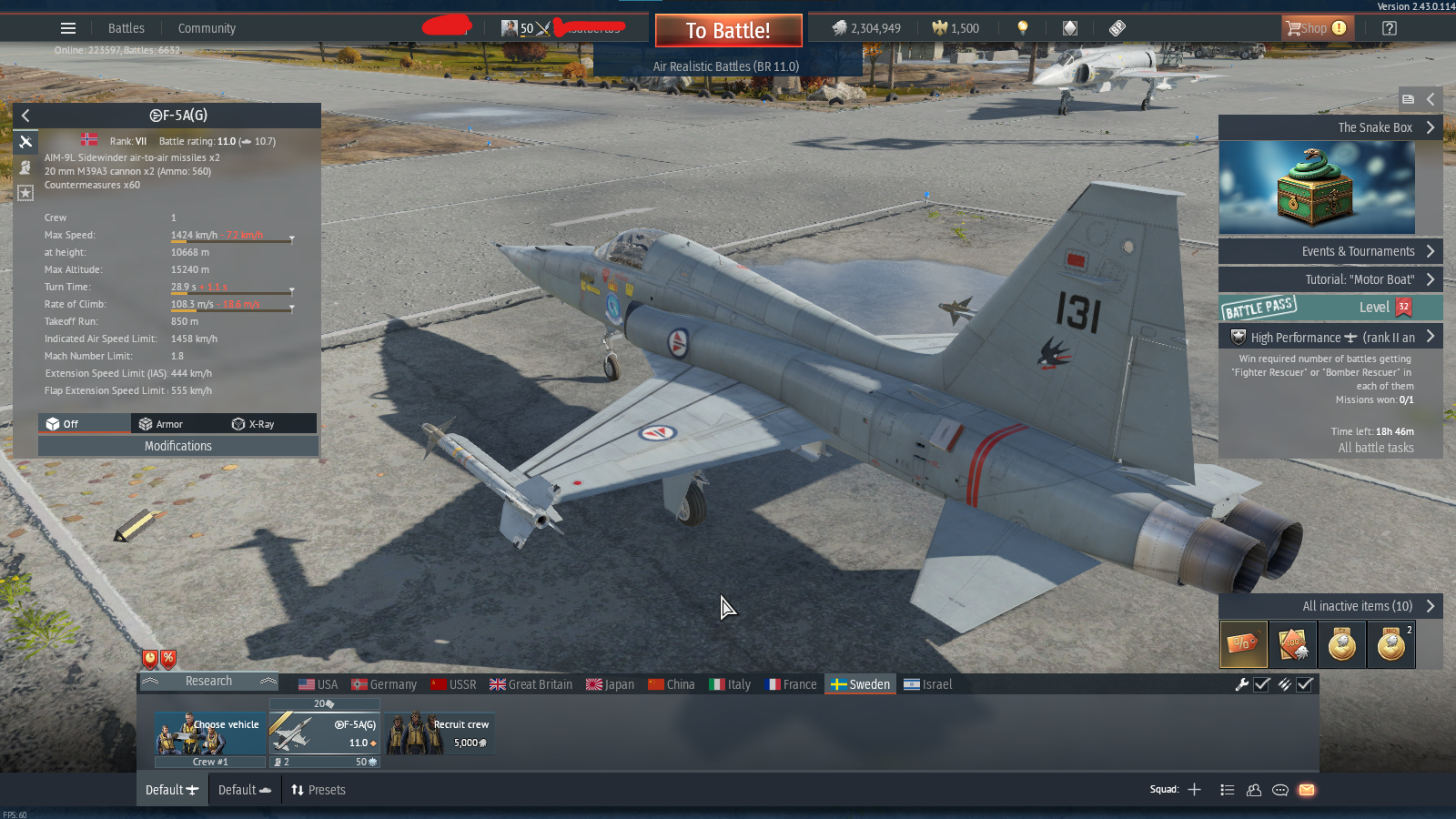
Task: Open the Community menu
Action: [207, 28]
